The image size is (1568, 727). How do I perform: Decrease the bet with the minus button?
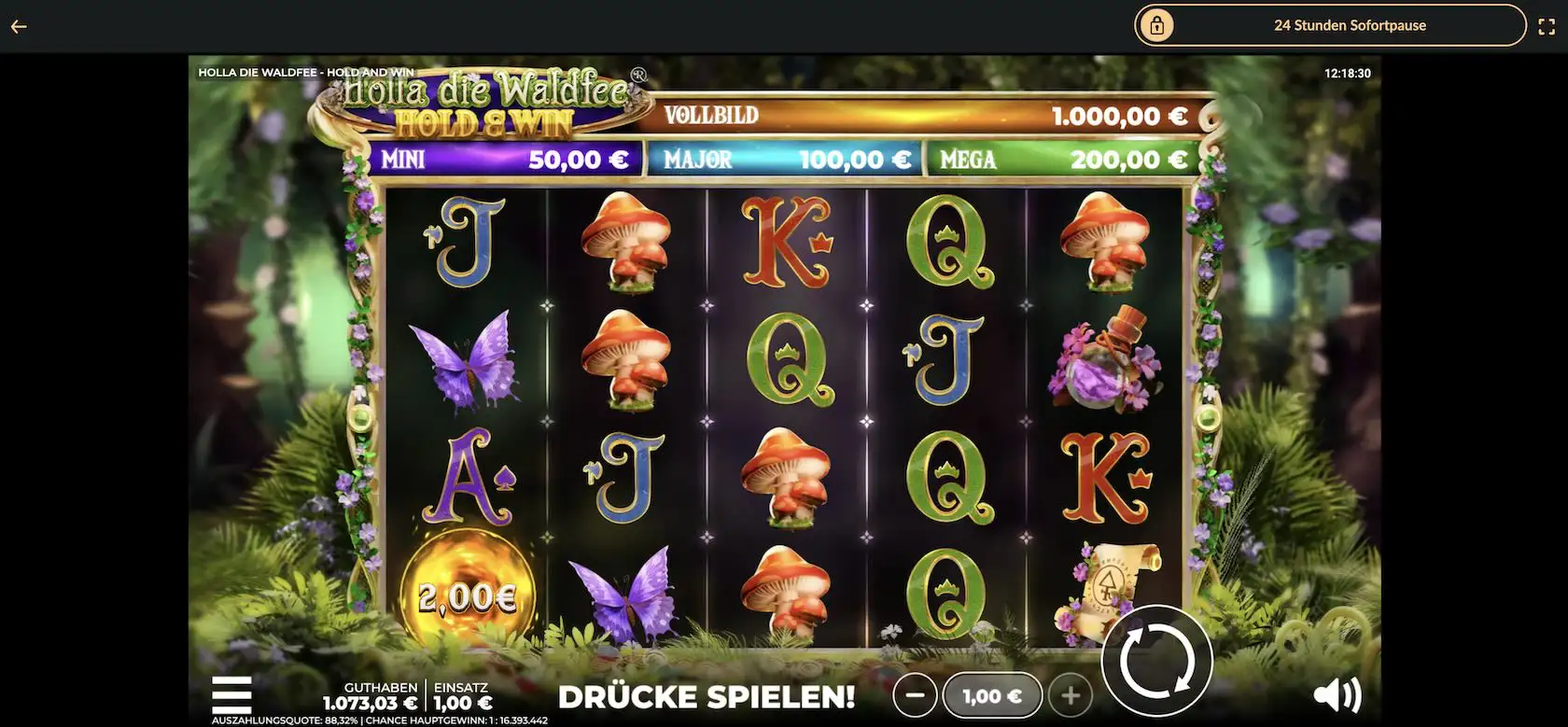(915, 695)
